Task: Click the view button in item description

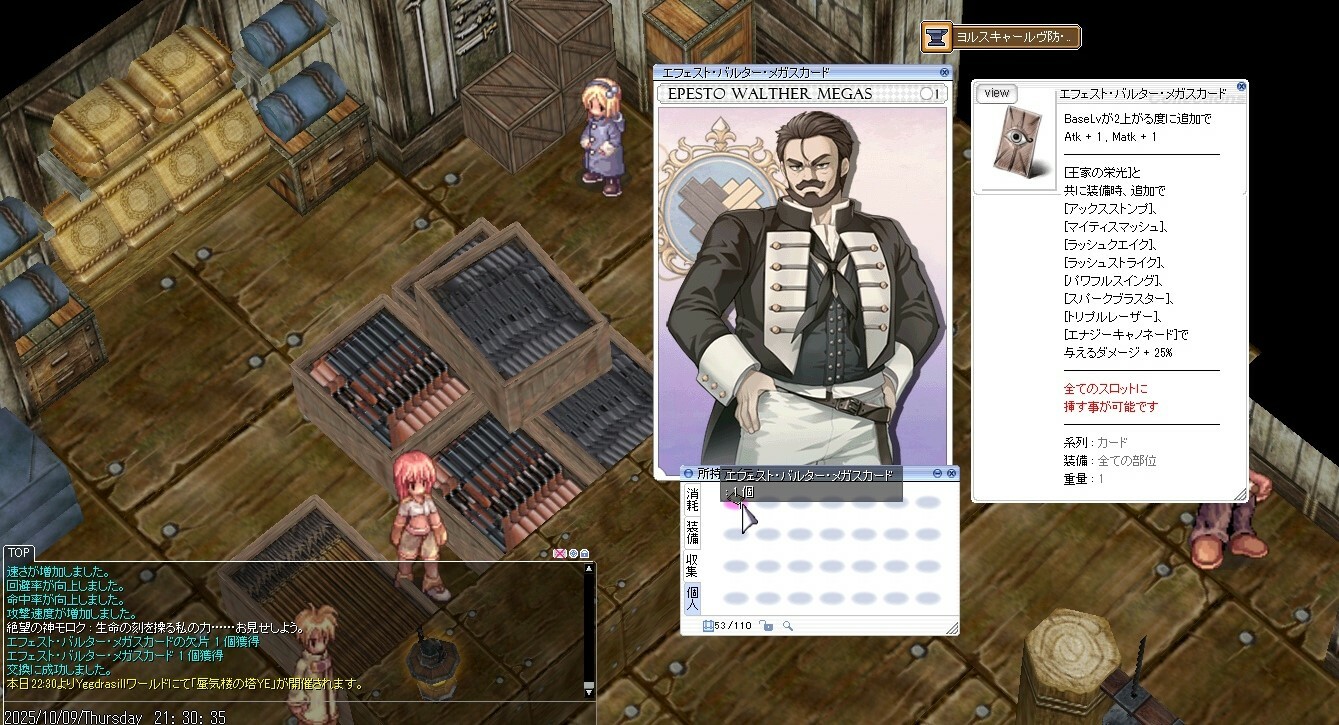Action: click(996, 93)
